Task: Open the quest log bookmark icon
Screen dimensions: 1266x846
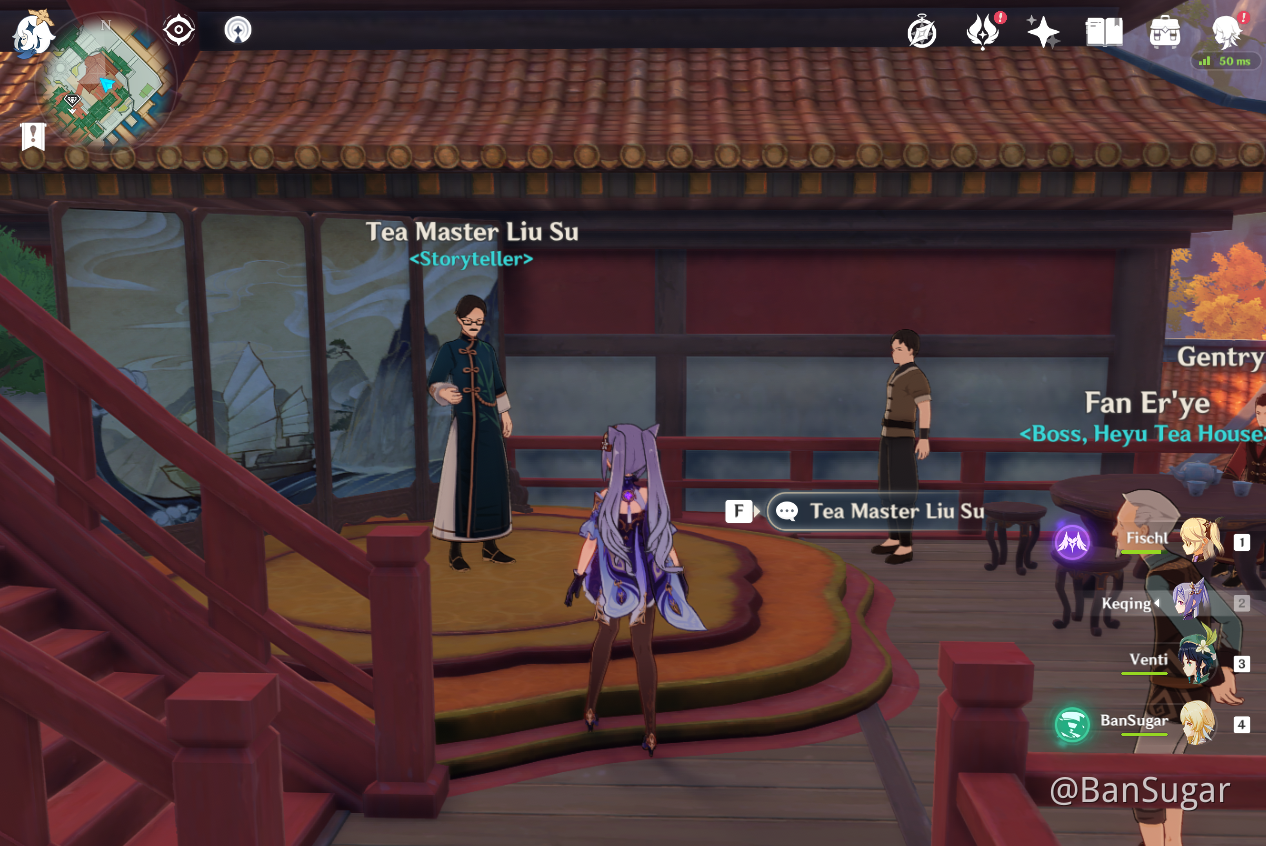Action: point(34,136)
